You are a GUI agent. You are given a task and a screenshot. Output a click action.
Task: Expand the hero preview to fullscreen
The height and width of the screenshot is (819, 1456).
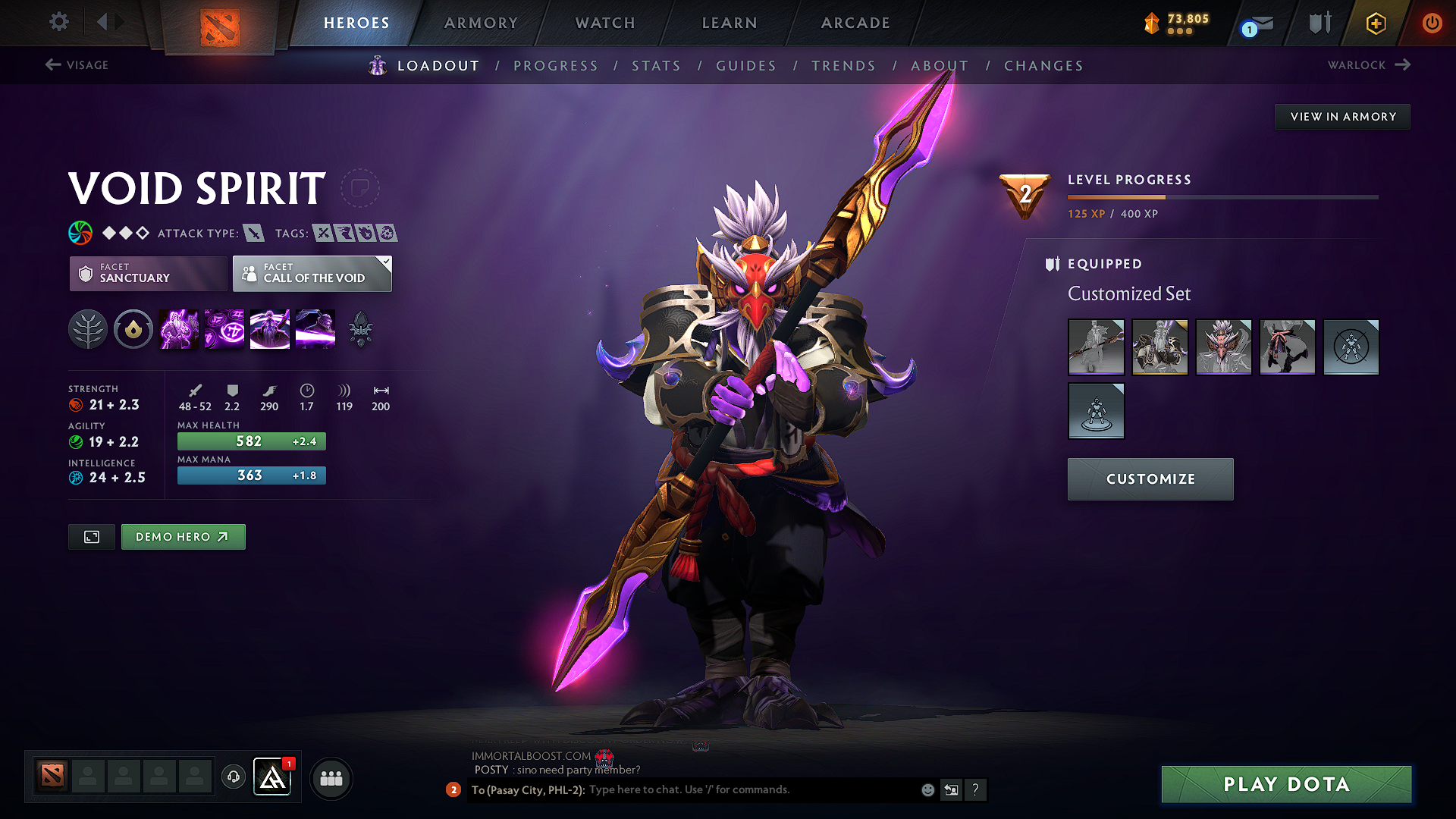[x=91, y=536]
